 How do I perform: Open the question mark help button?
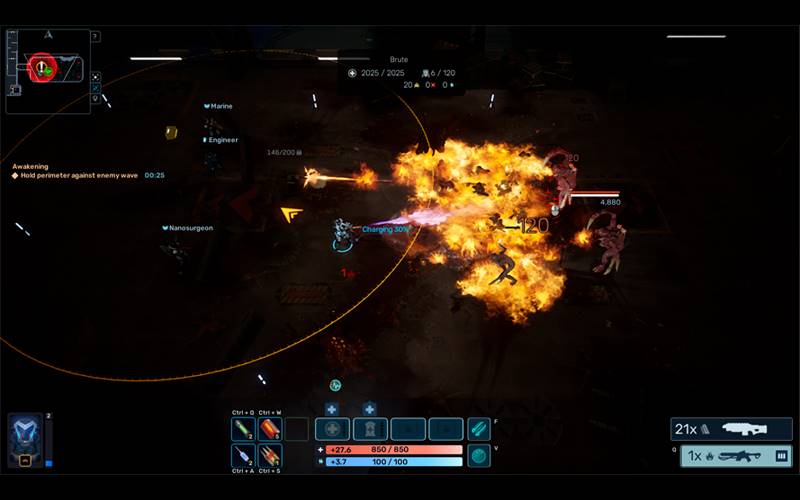coord(95,37)
